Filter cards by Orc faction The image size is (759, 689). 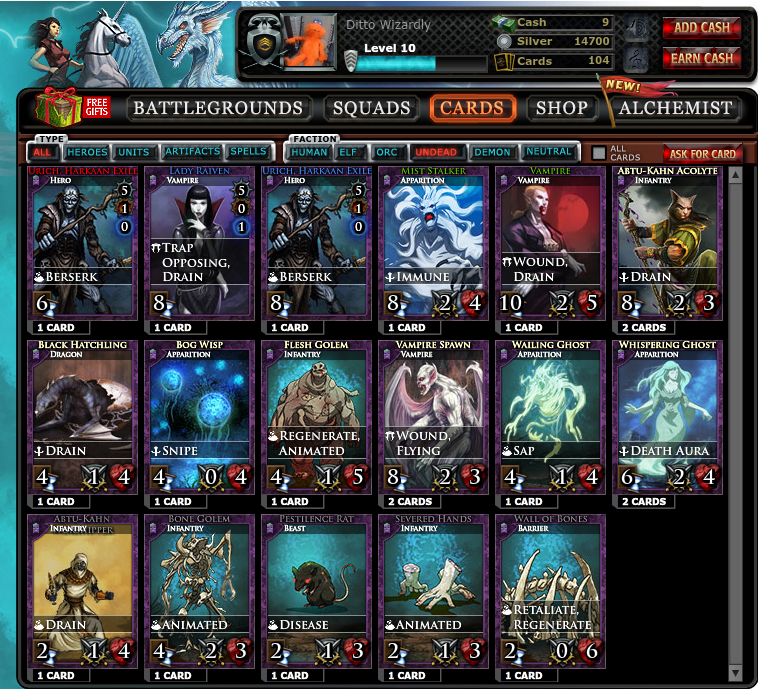coord(386,153)
